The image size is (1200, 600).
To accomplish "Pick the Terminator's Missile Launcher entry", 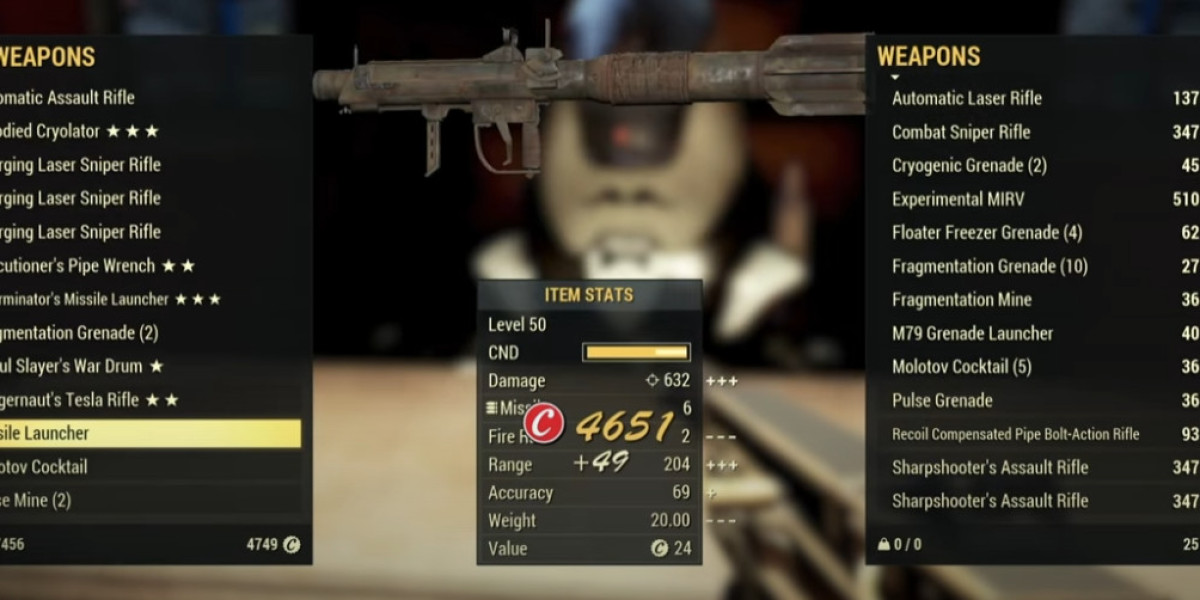I will [x=110, y=299].
